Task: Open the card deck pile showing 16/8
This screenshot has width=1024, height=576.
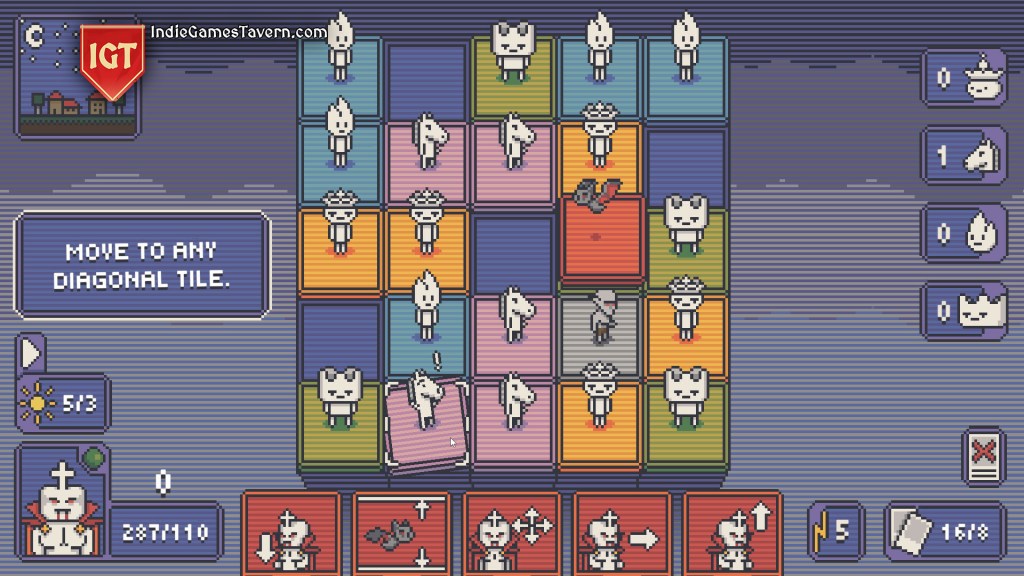Action: pyautogui.click(x=945, y=530)
